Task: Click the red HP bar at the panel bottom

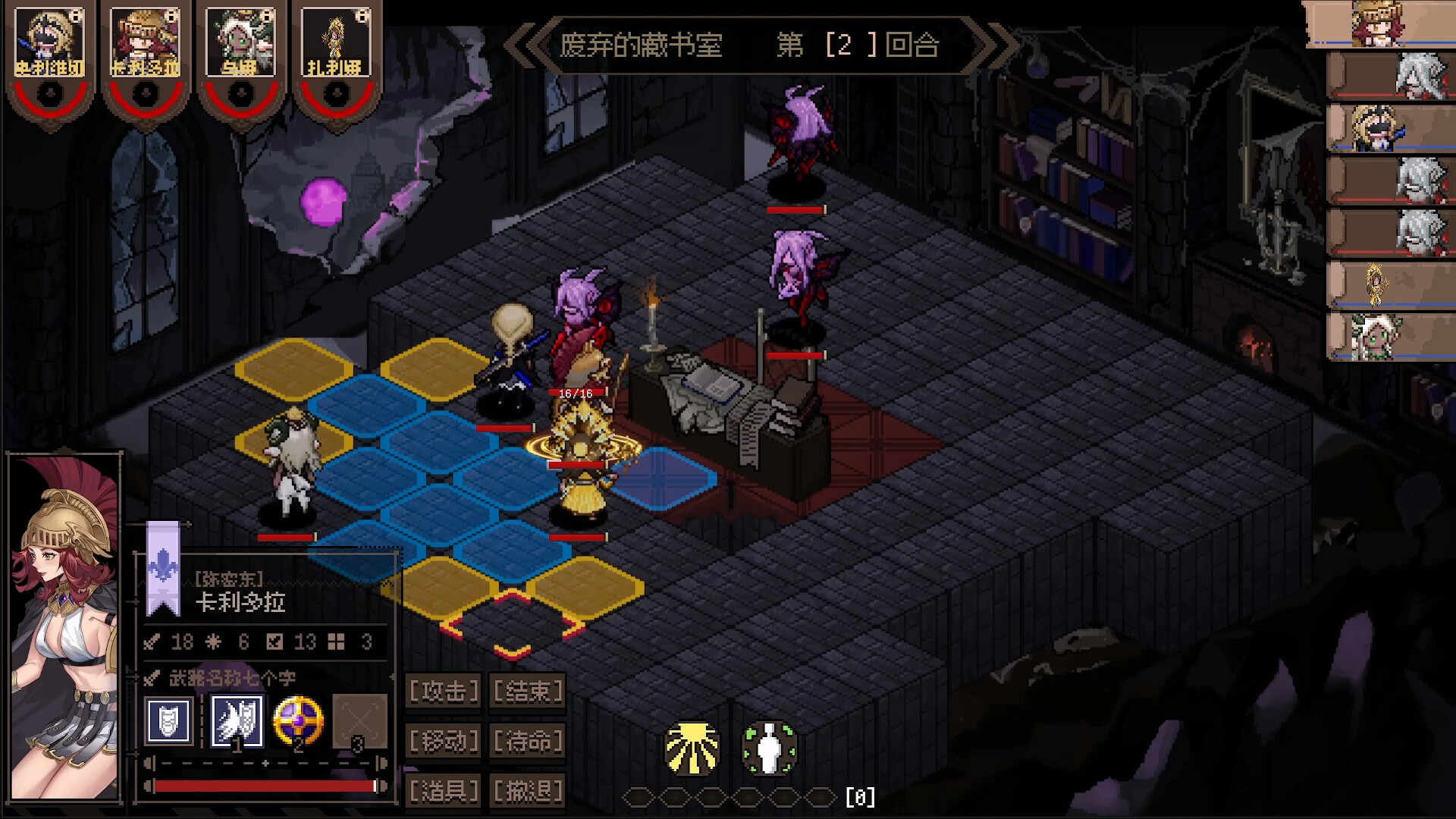Action: click(x=265, y=785)
